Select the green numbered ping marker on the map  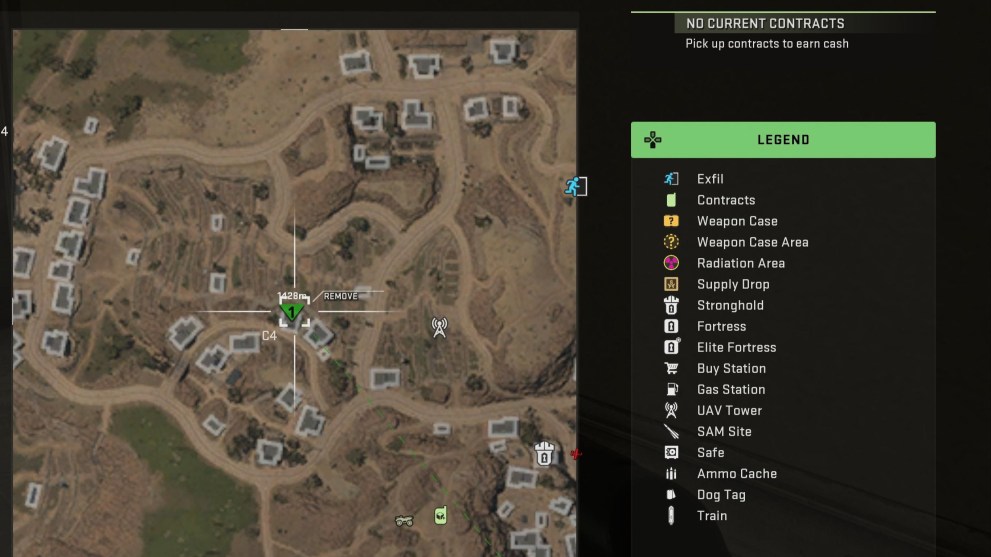[293, 312]
